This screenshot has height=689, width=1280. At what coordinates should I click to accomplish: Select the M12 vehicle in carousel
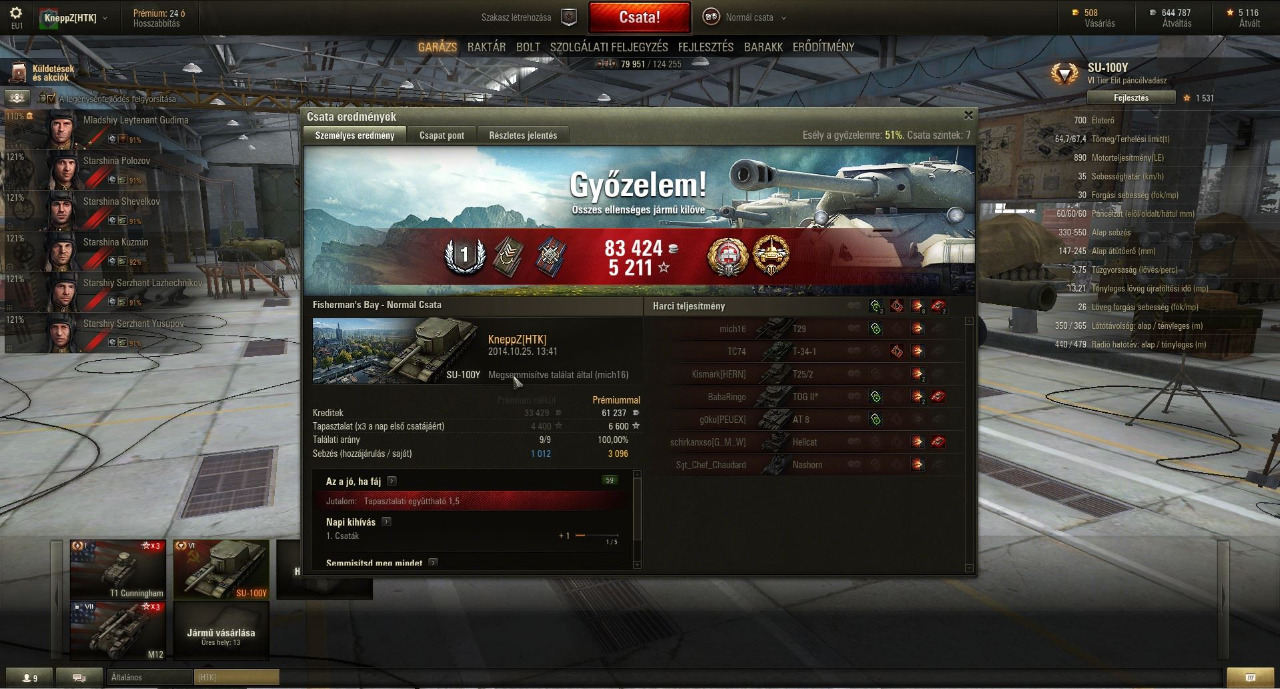click(x=117, y=630)
